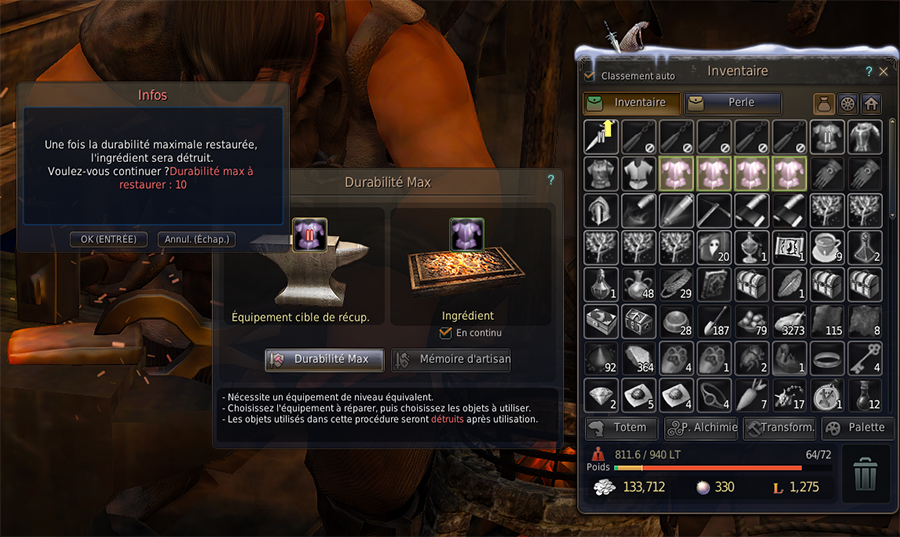Confirm with the OK (ENTRÉE) button
Viewport: 900px width, 537px height.
[109, 239]
